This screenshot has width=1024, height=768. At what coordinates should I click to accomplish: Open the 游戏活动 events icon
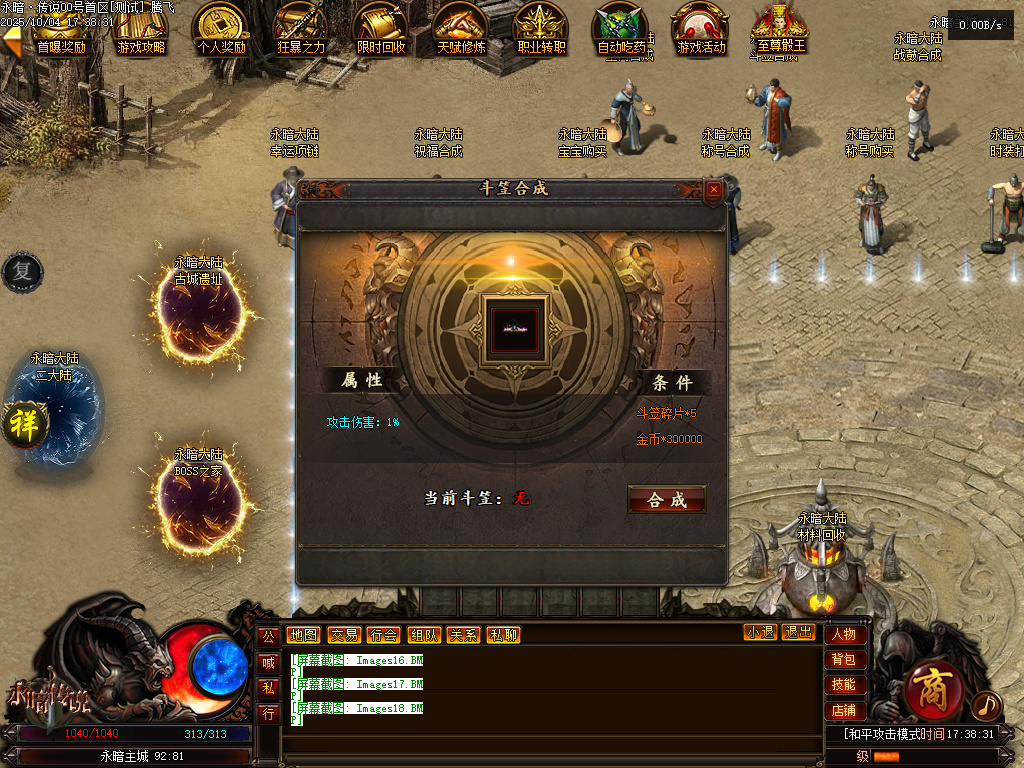(x=701, y=29)
